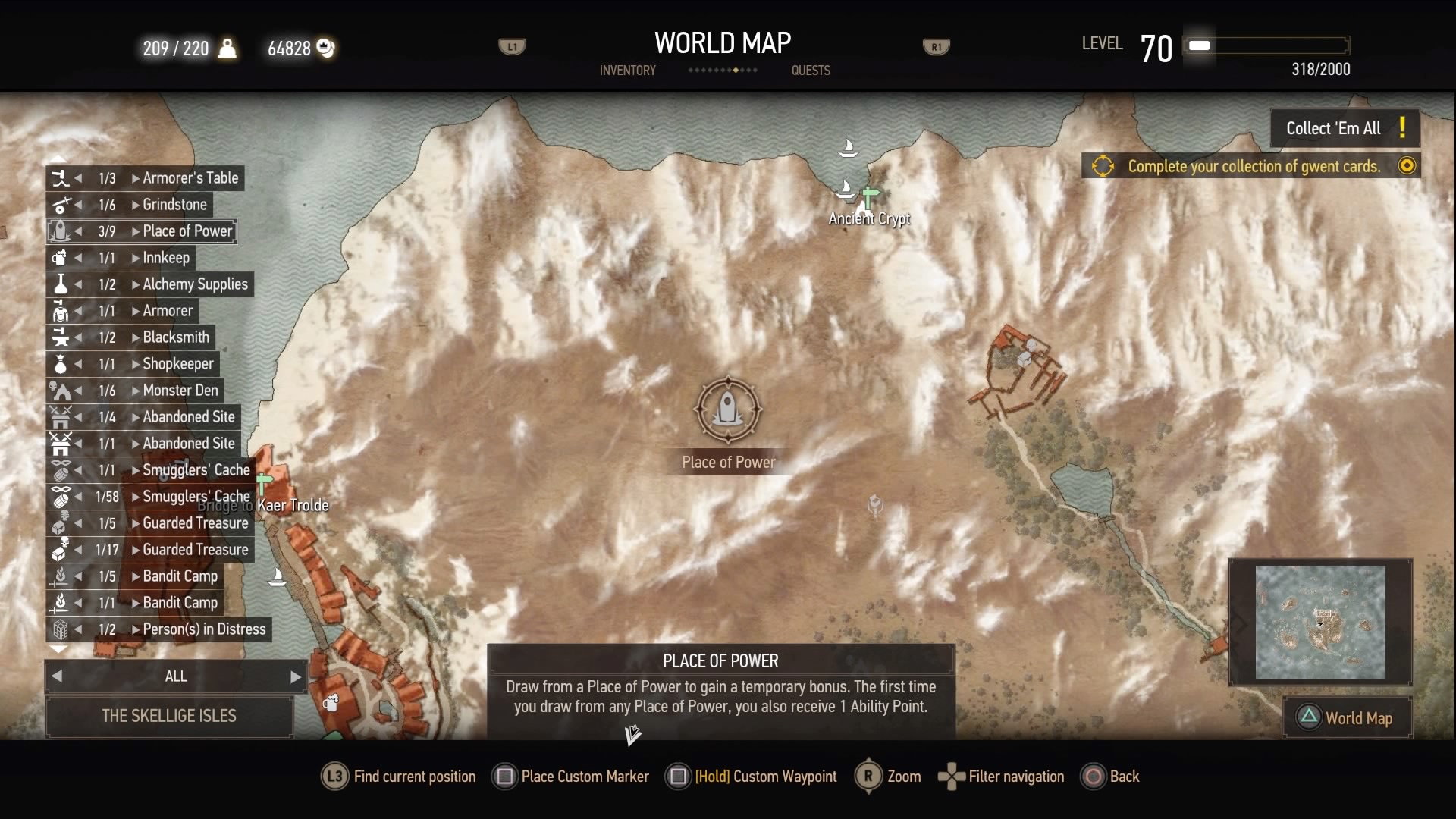Choose the Blacksmith filter entry
Screen dimensions: 1456x819
pos(176,337)
